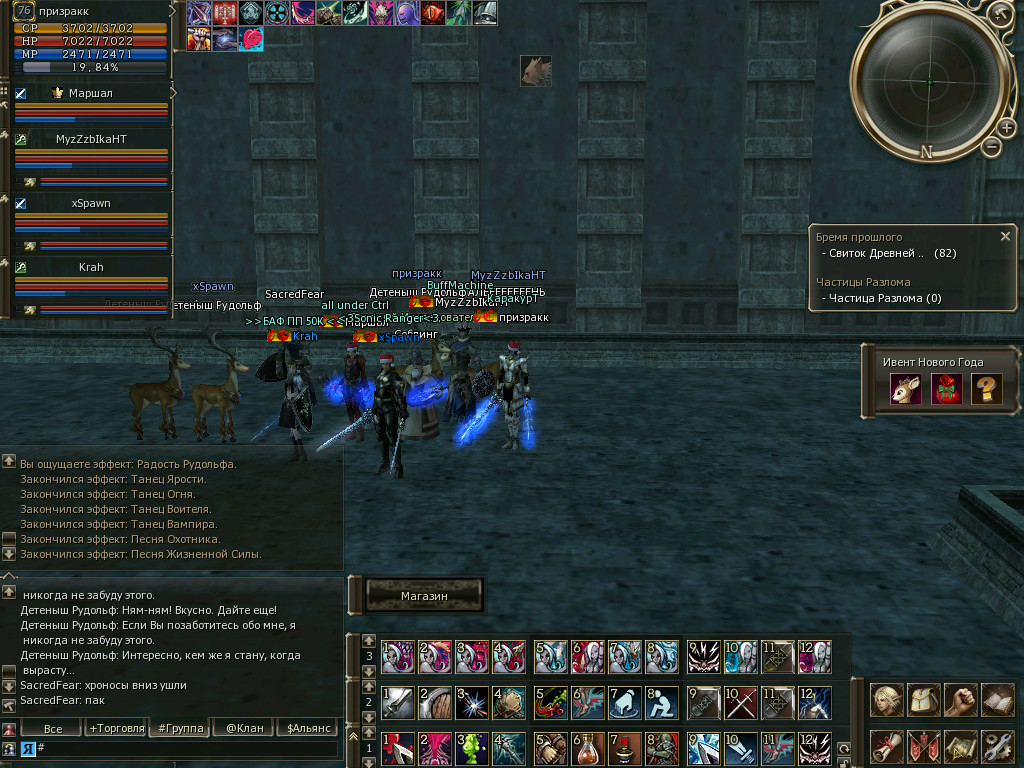
Task: Open the $Альянс chat tab
Action: [306, 728]
